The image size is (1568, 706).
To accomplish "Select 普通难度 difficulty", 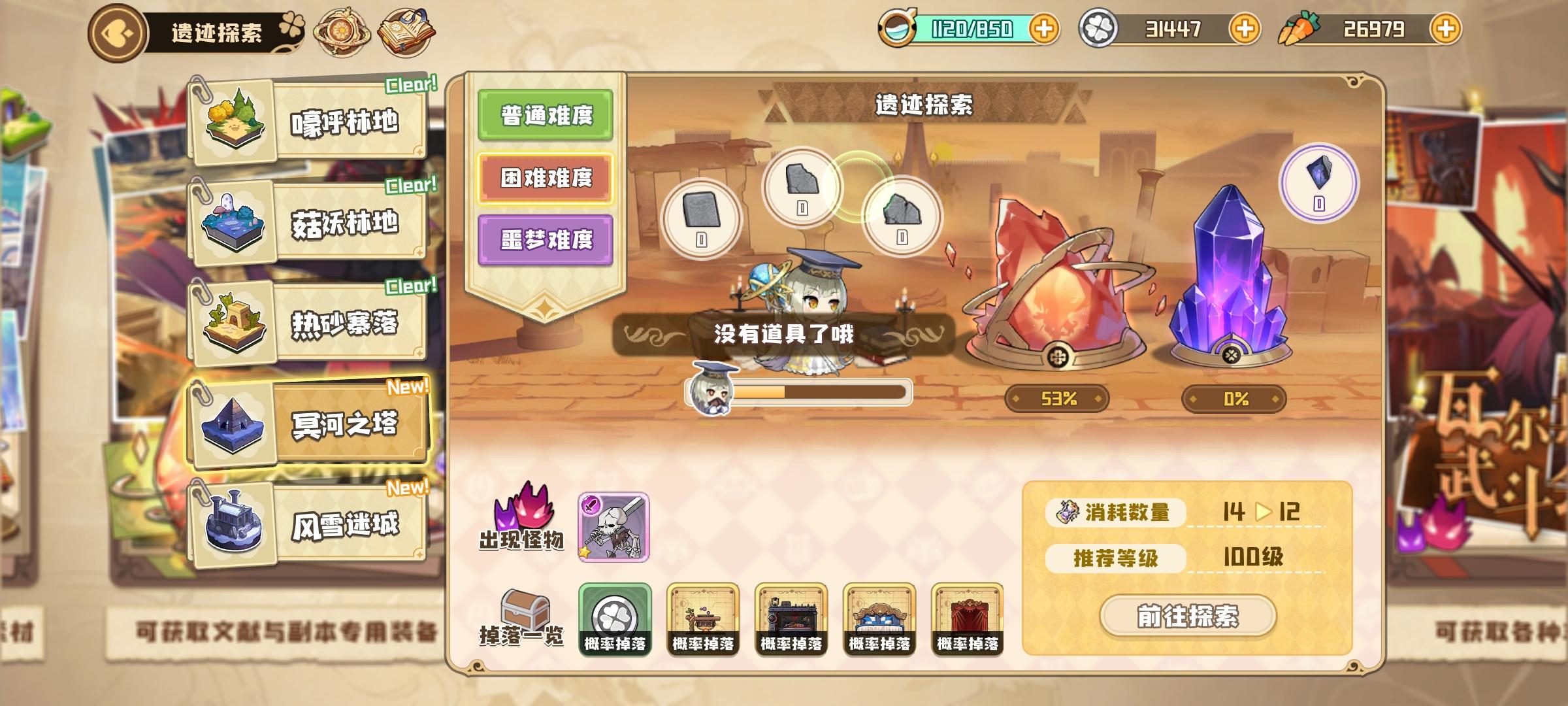I will [544, 116].
